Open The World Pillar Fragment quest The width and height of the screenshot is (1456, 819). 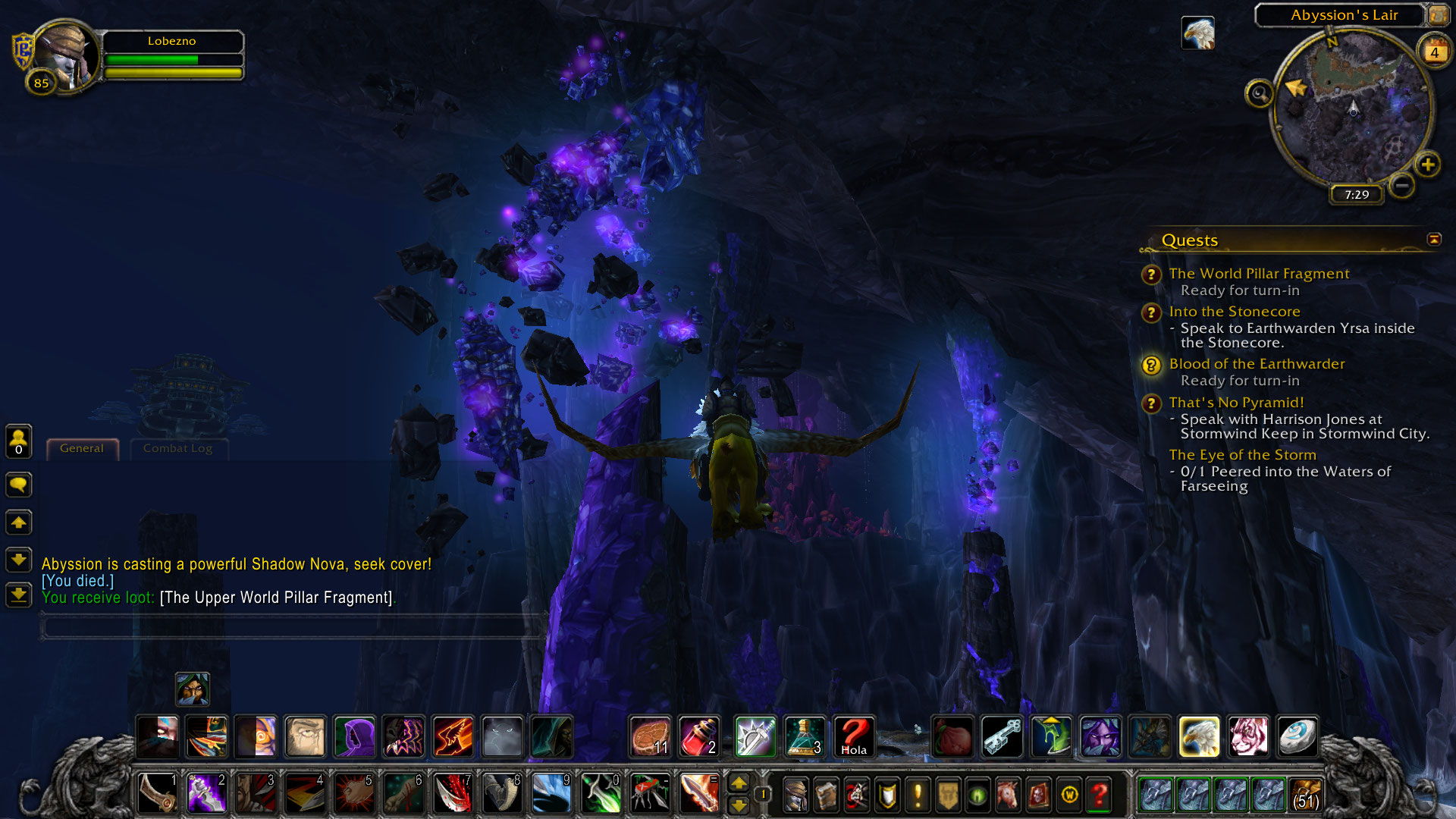pyautogui.click(x=1259, y=274)
